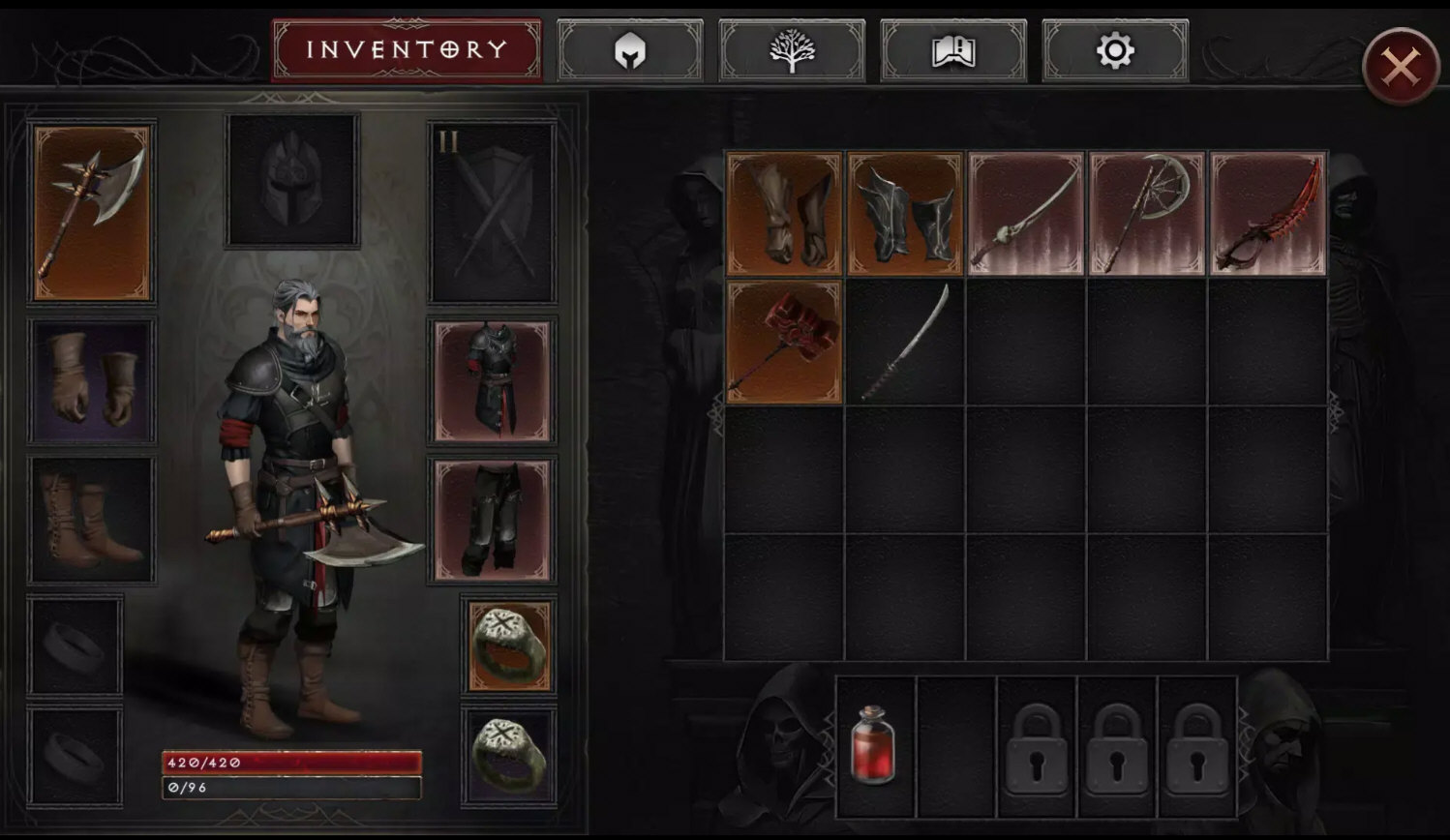Viewport: 1450px width, 840px height.
Task: Close the inventory with the red X
Action: tap(1401, 67)
